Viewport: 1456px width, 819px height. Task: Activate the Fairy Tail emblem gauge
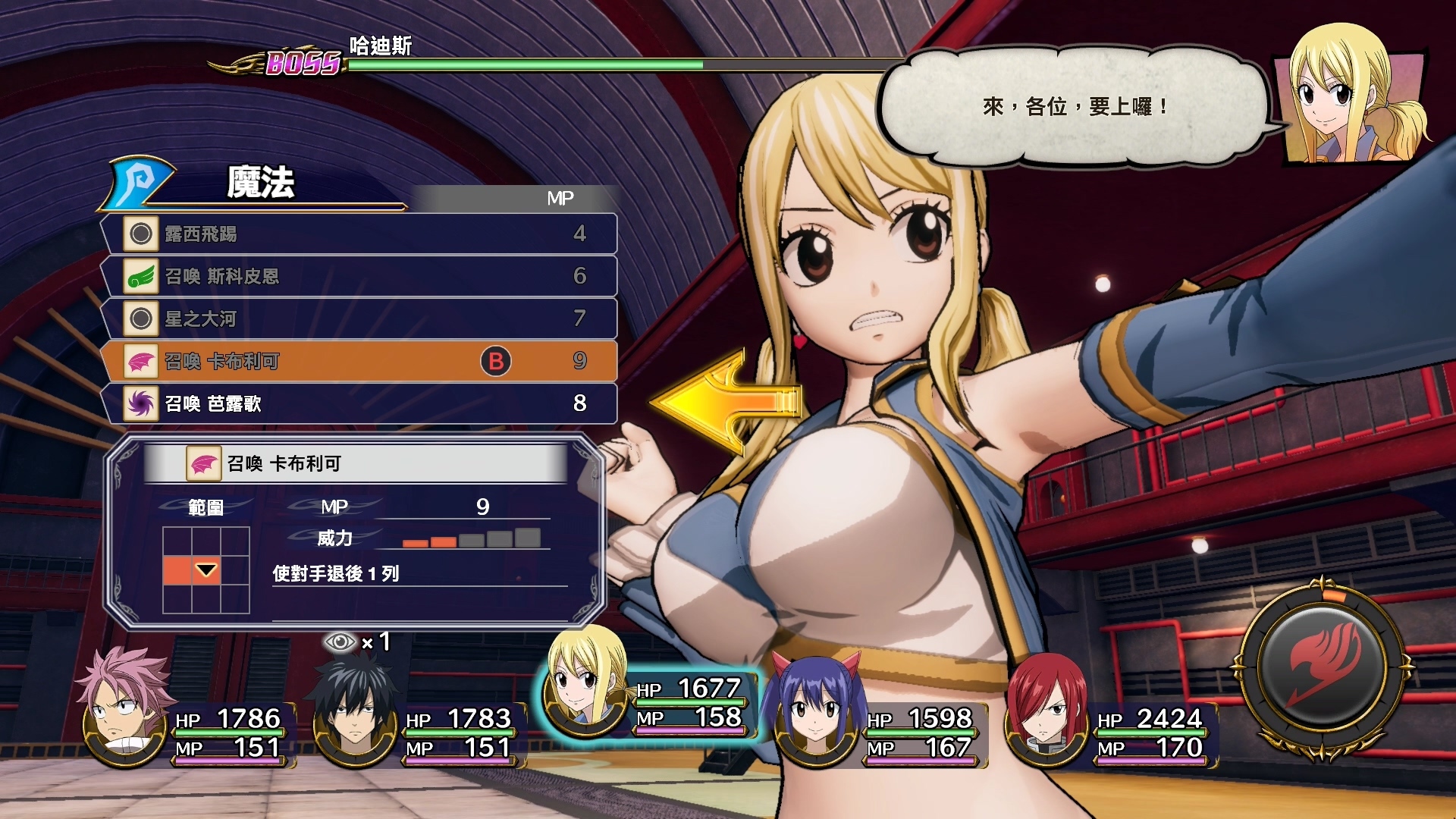pos(1323,667)
